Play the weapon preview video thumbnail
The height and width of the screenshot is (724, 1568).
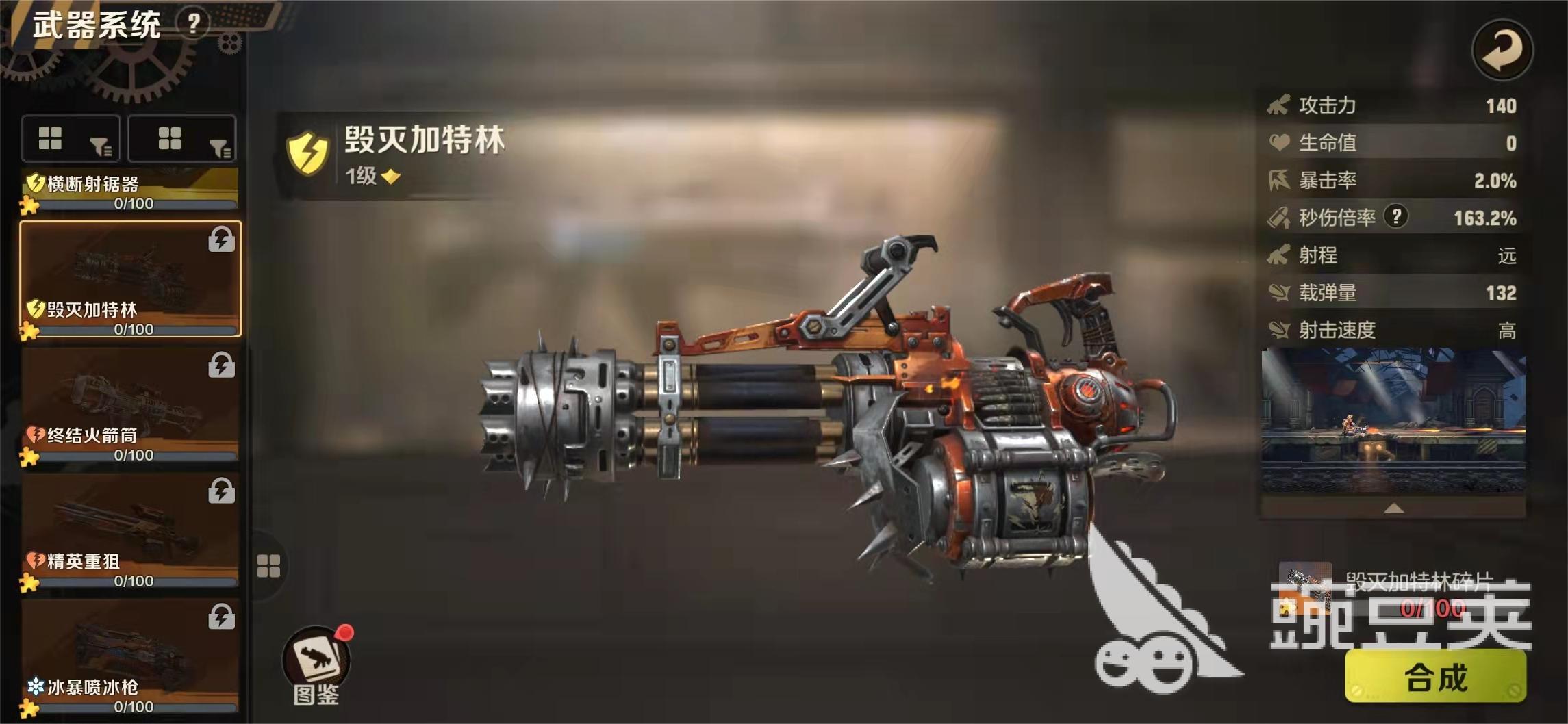coord(1393,421)
